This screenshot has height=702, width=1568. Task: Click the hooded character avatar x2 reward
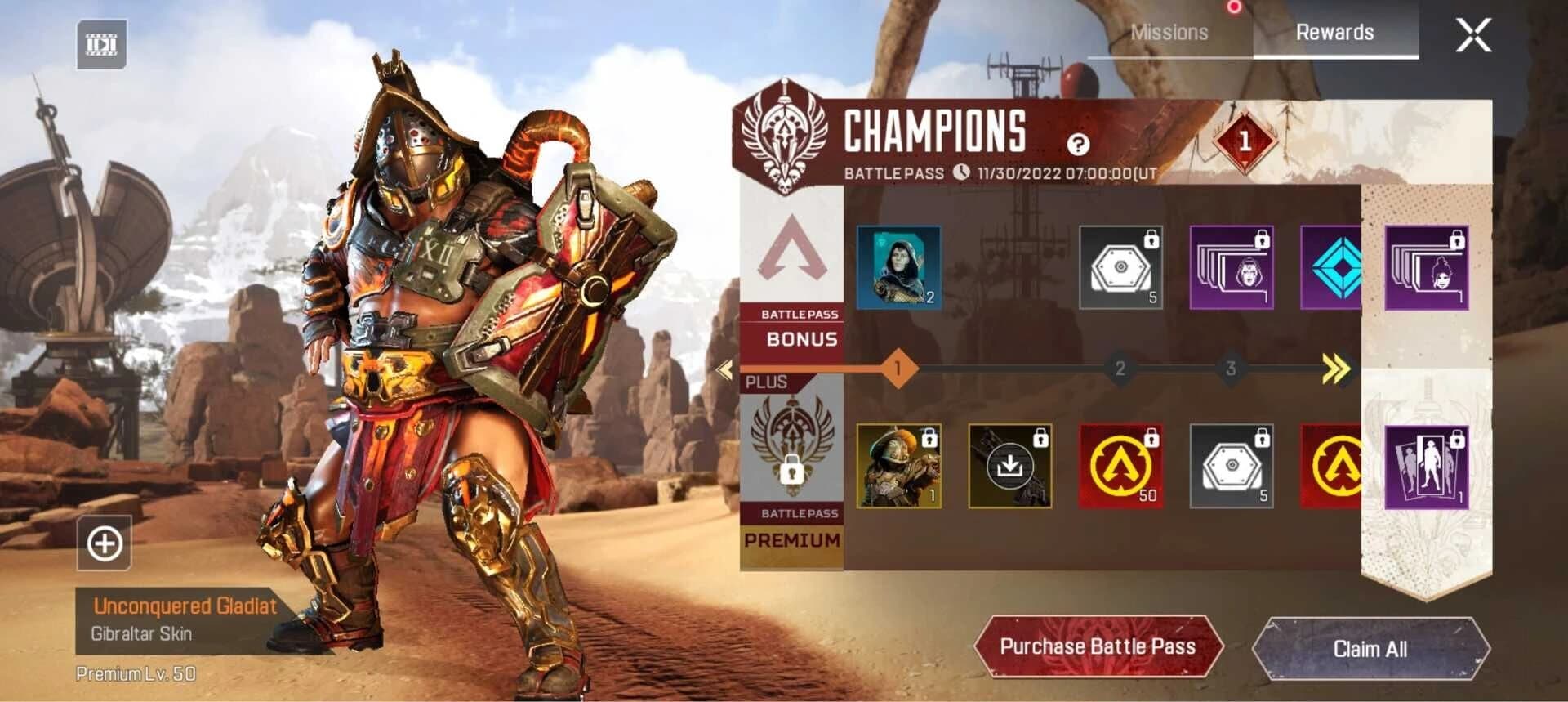point(898,268)
